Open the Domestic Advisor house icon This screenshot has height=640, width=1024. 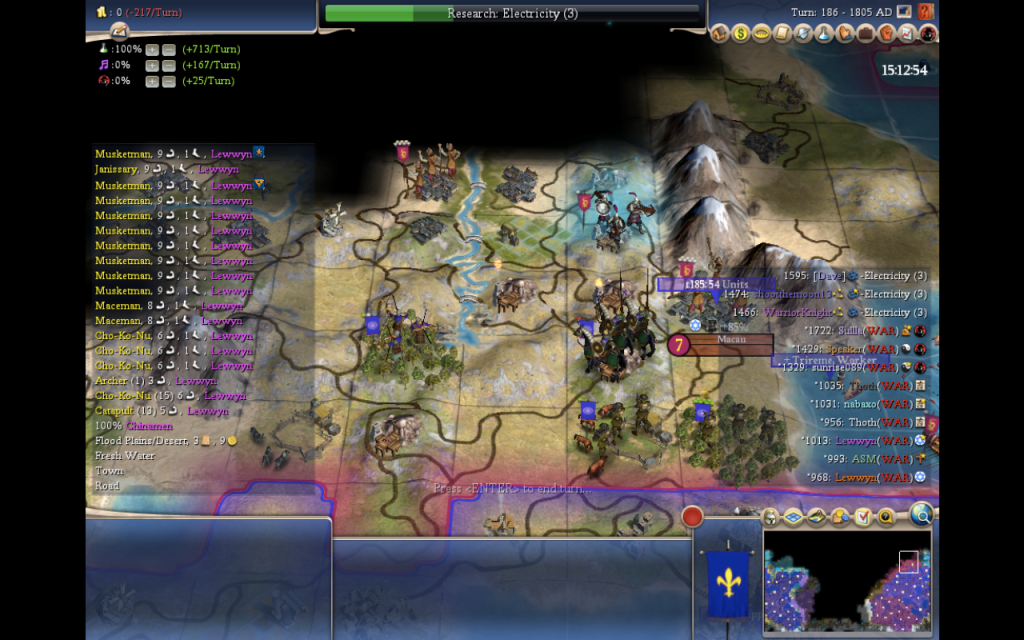[721, 34]
